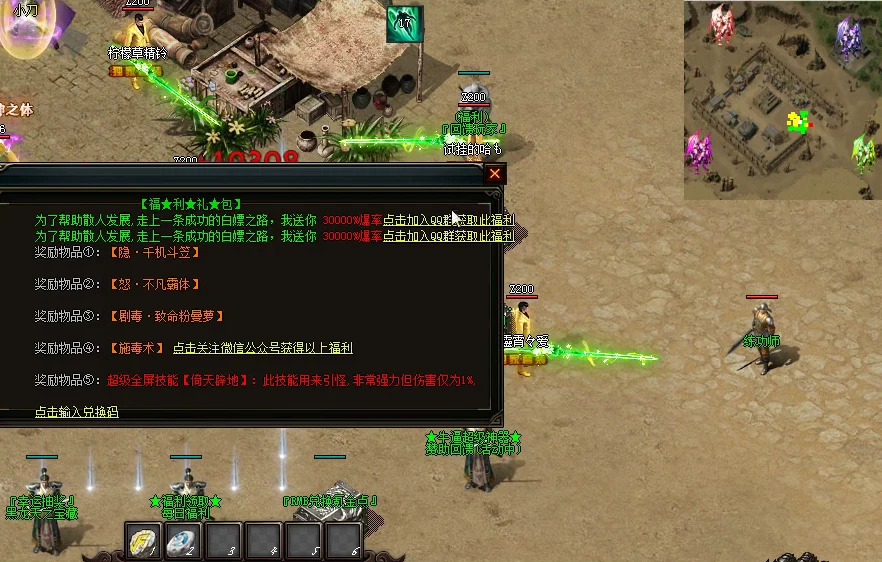The image size is (882, 562).
Task: Open the minimap
Action: pyautogui.click(x=782, y=100)
